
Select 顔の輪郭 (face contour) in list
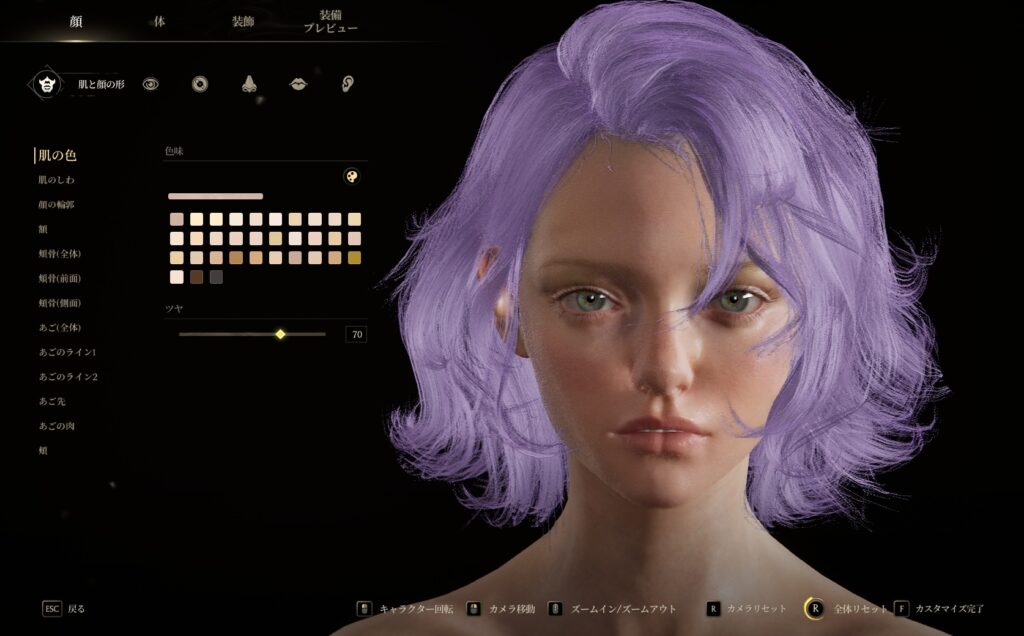click(56, 205)
